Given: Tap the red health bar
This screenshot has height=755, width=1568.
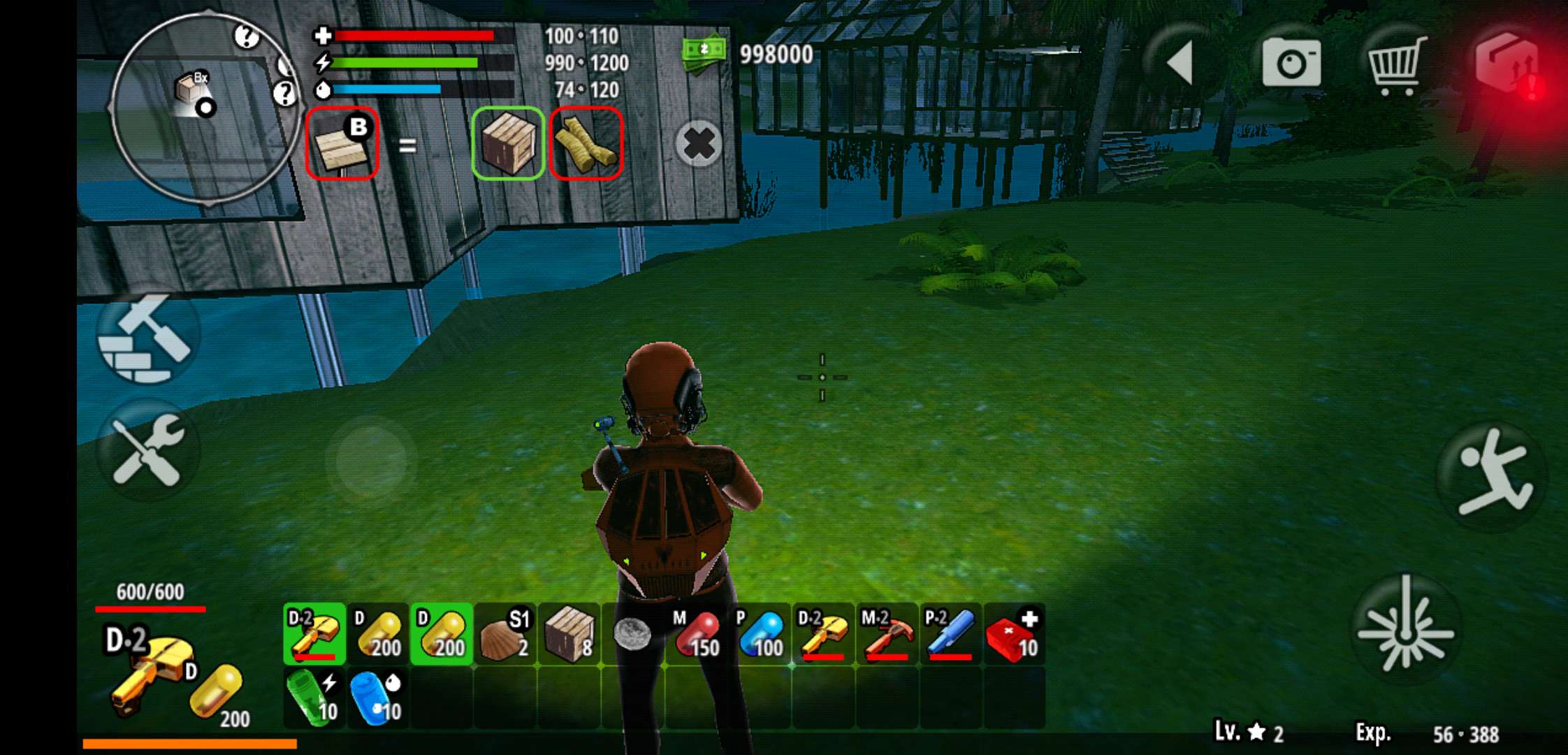Looking at the screenshot, I should point(412,36).
